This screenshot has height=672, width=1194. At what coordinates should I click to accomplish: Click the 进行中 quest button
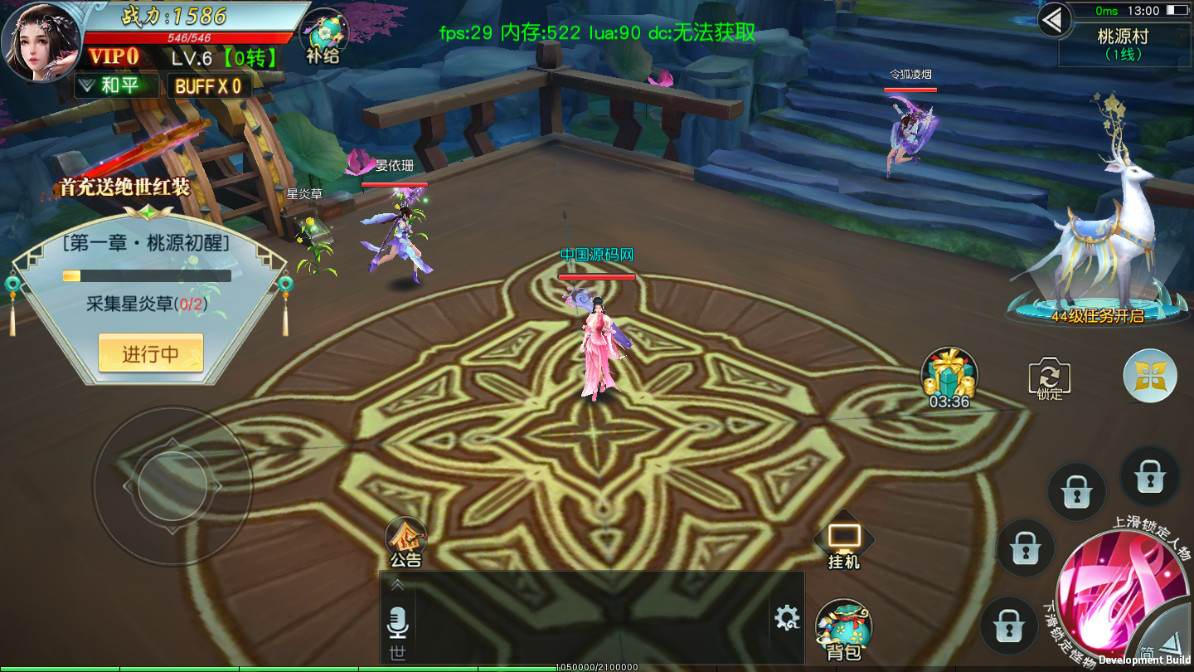click(x=150, y=353)
